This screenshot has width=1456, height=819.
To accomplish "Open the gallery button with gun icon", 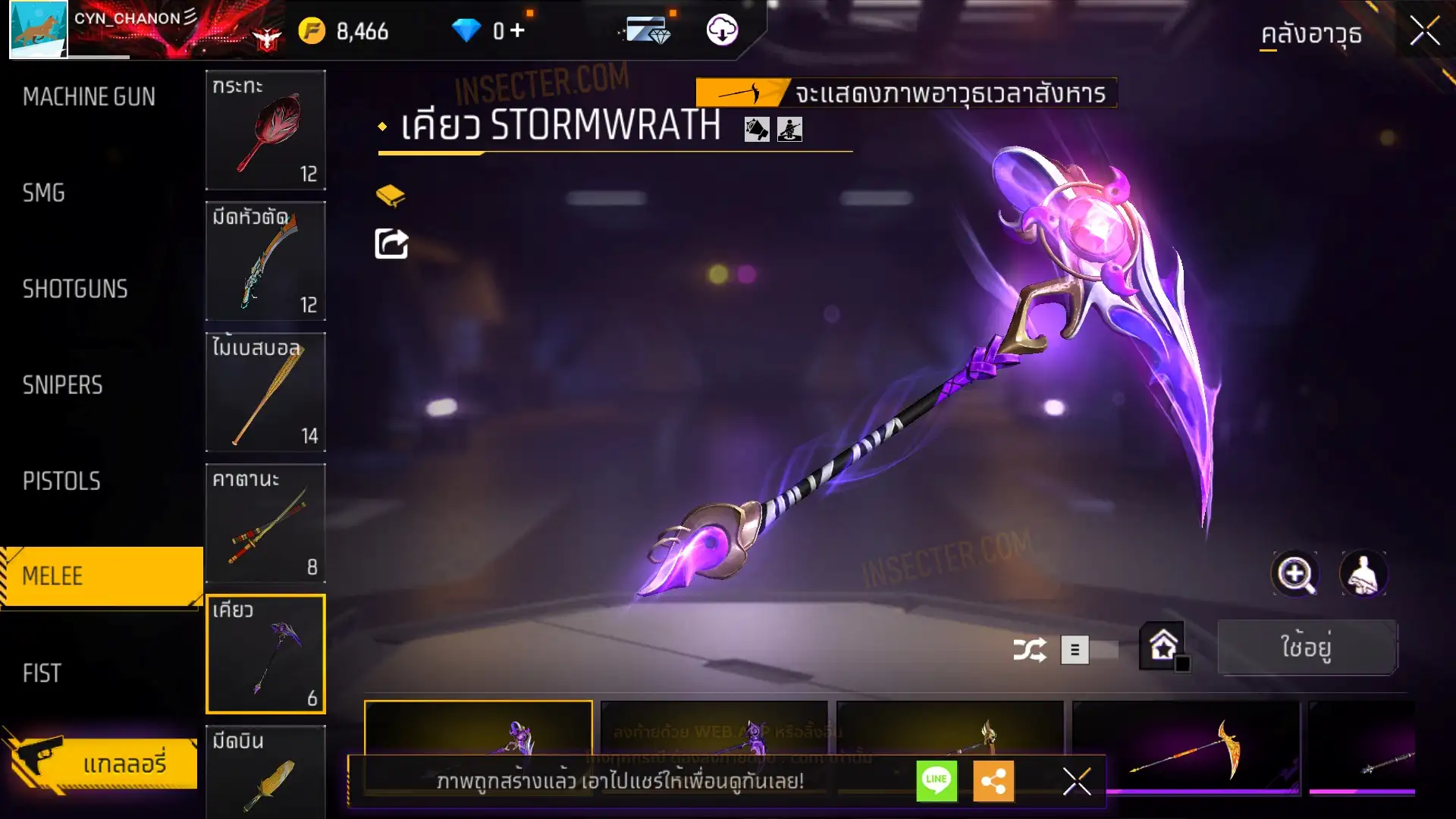I will (102, 762).
